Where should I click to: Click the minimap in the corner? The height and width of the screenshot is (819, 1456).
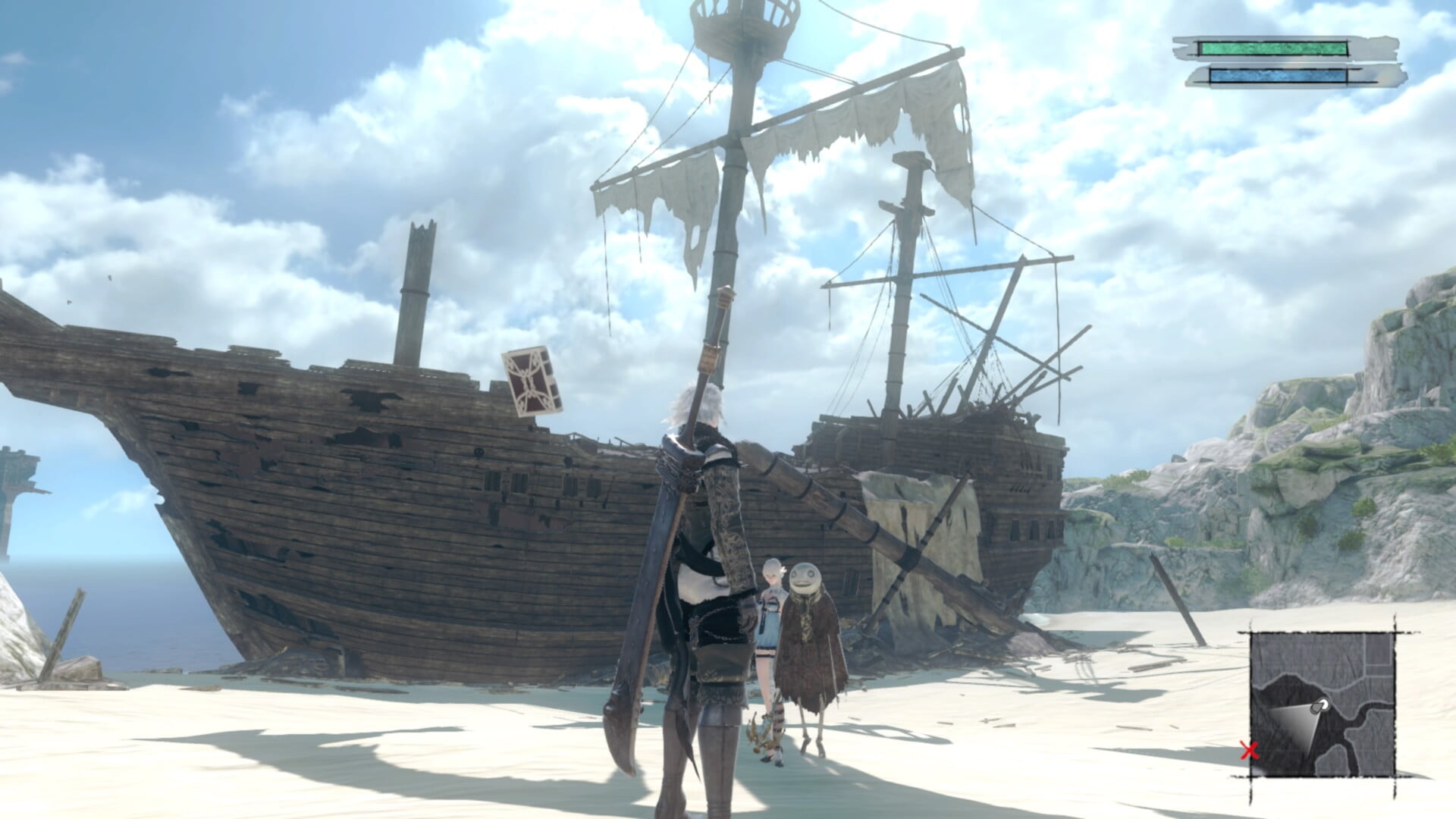pos(1322,704)
